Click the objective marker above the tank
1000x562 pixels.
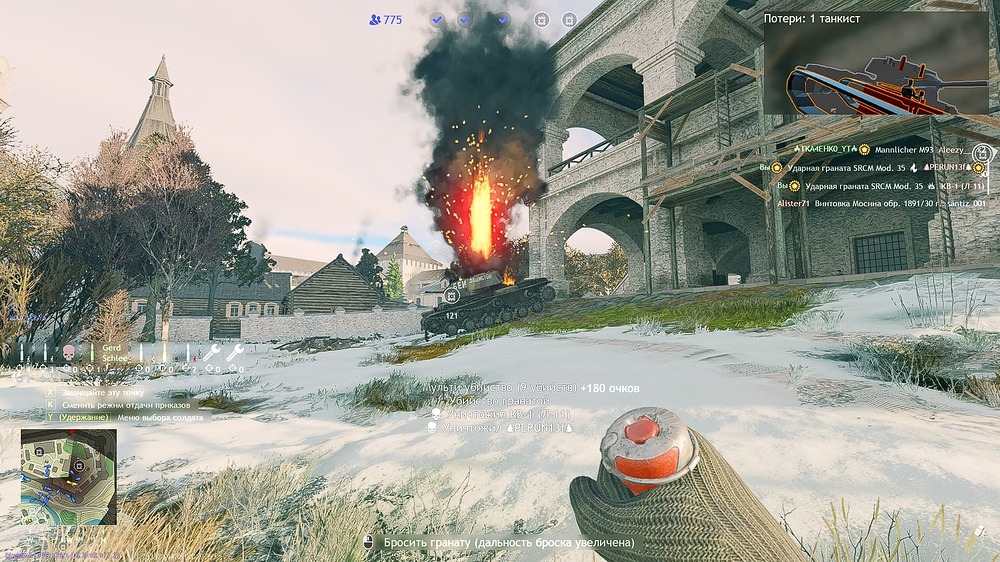point(453,295)
